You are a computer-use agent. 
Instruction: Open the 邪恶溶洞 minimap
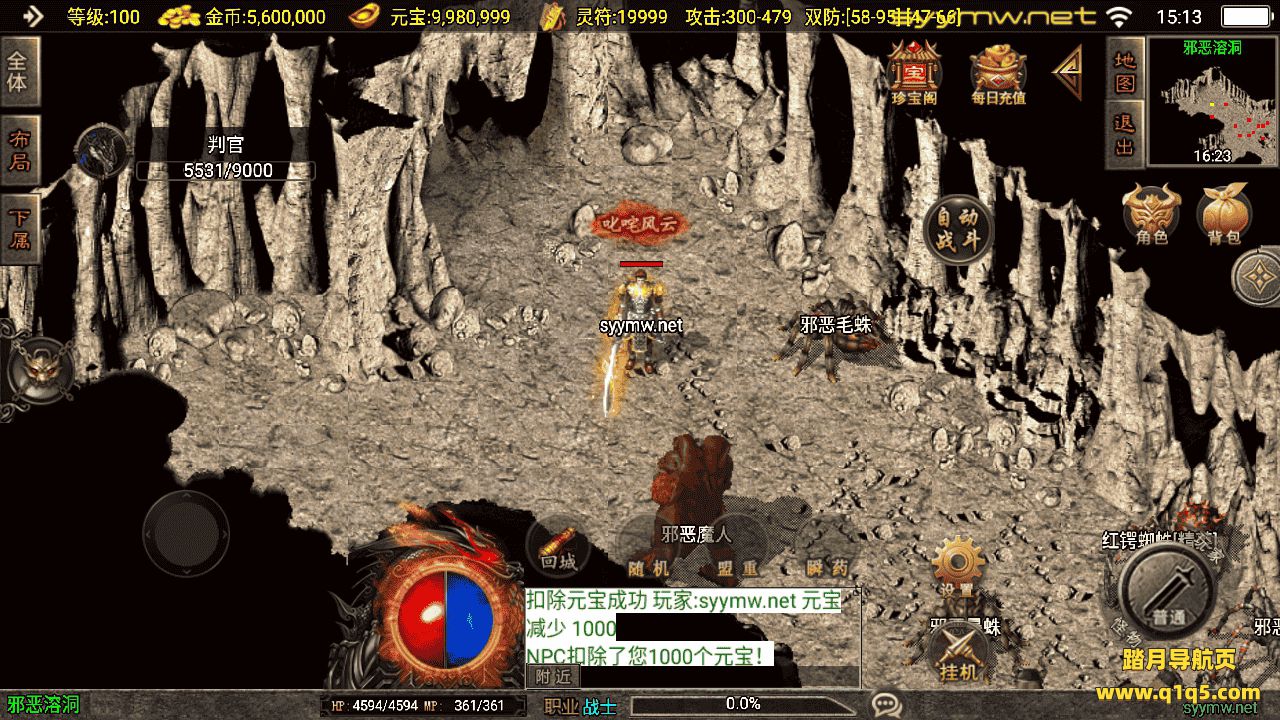1212,101
